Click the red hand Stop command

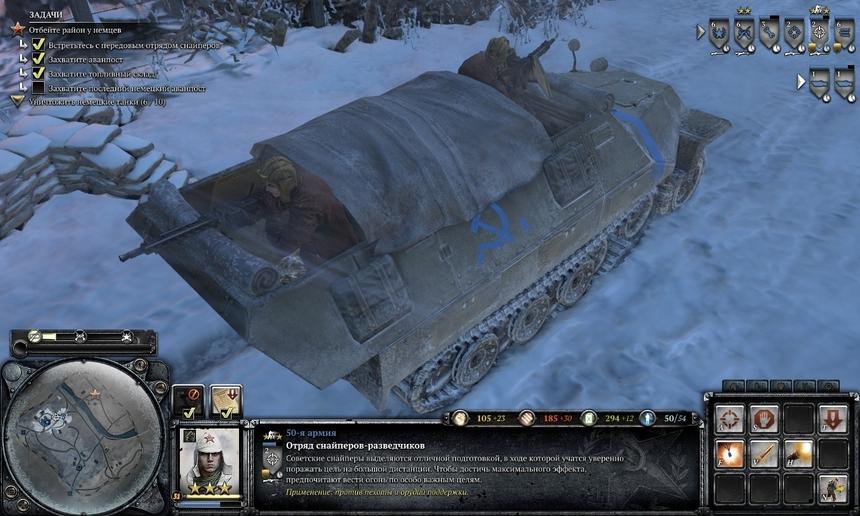tap(765, 419)
